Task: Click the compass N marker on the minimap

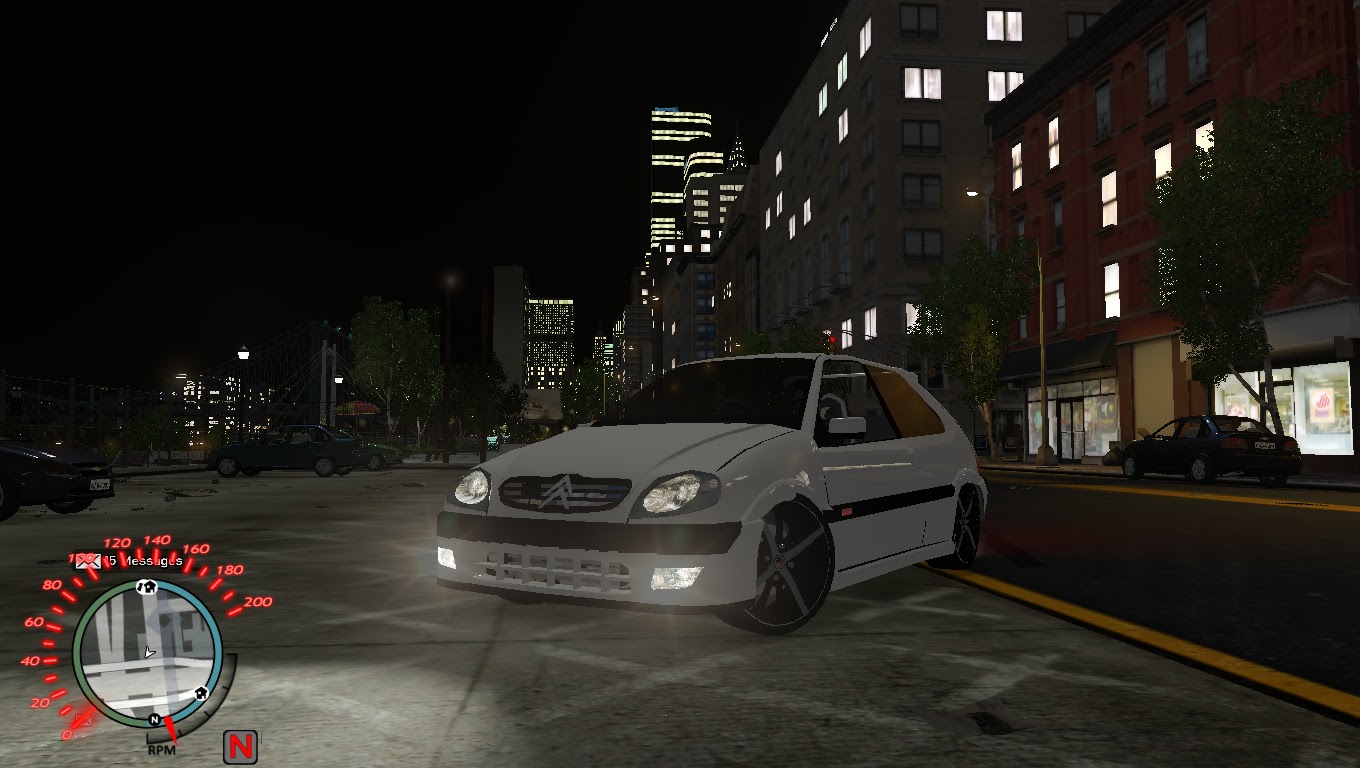Action: [154, 720]
